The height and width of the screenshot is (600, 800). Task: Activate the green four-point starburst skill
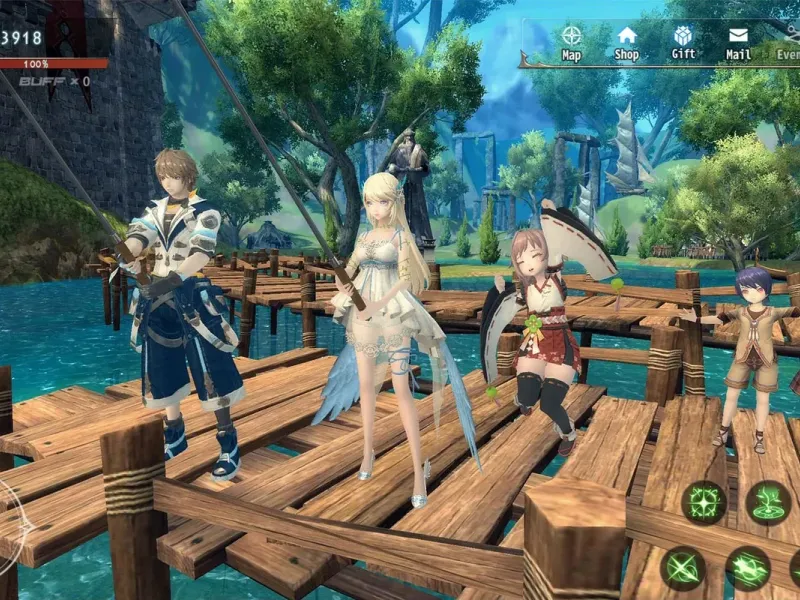click(704, 502)
